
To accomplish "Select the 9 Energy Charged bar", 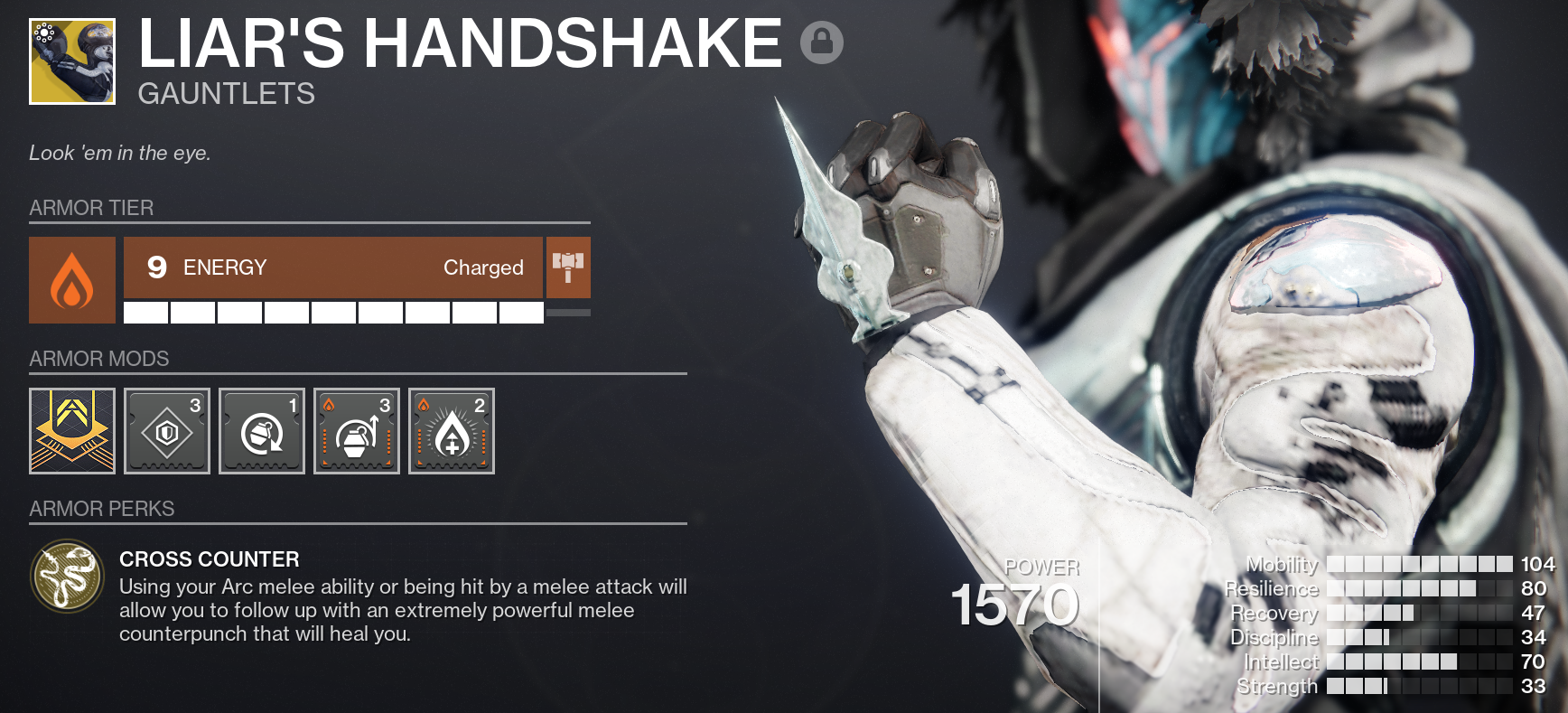I will click(333, 267).
